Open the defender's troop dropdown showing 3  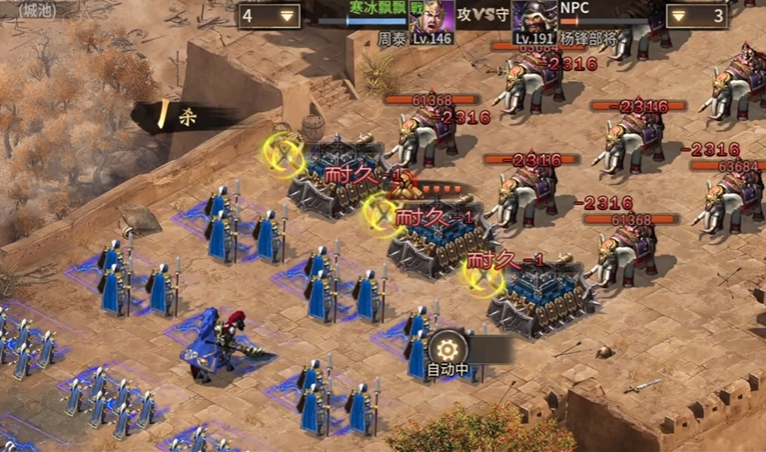(695, 16)
